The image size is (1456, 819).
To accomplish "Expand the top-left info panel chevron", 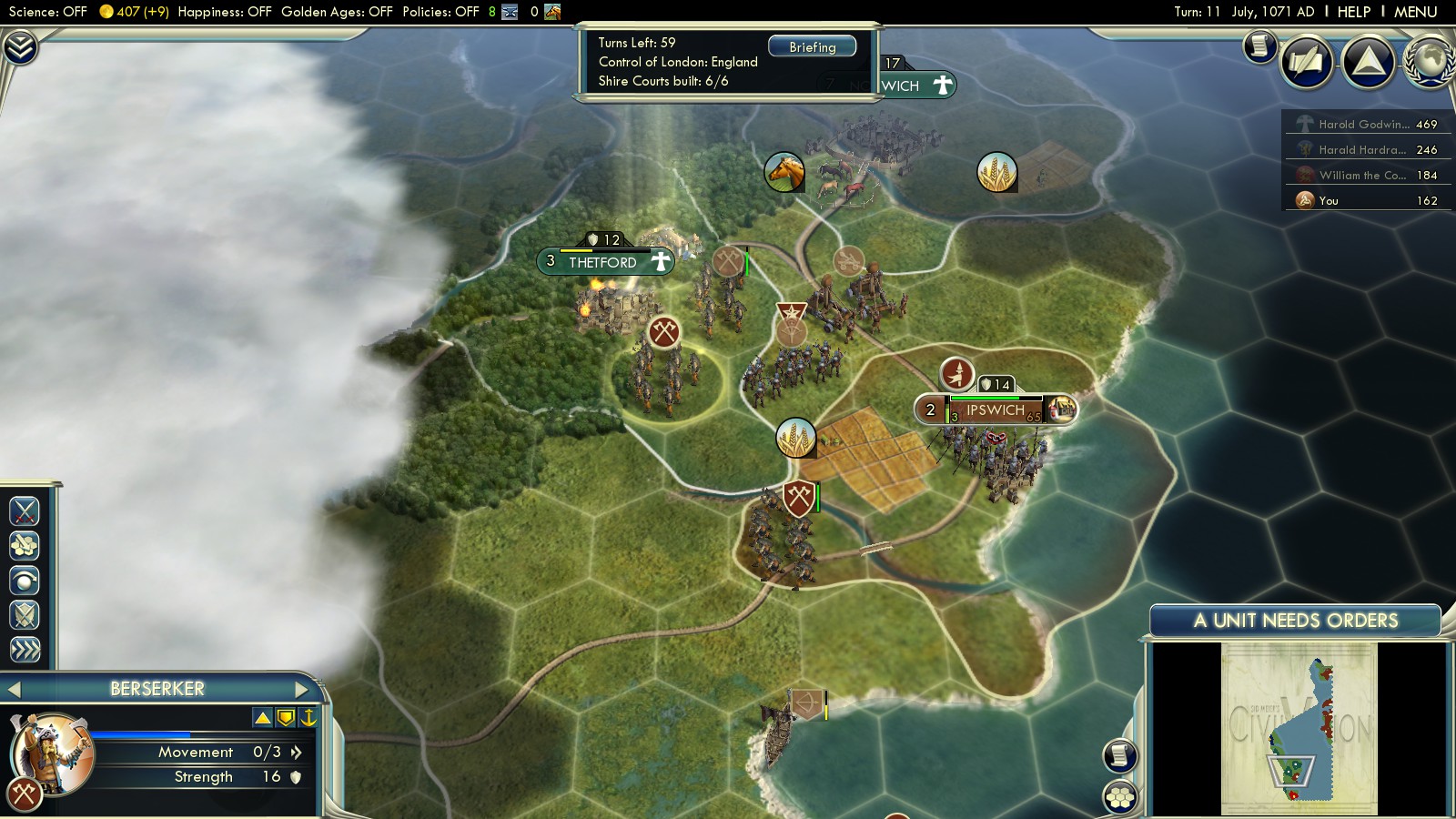I will click(20, 46).
